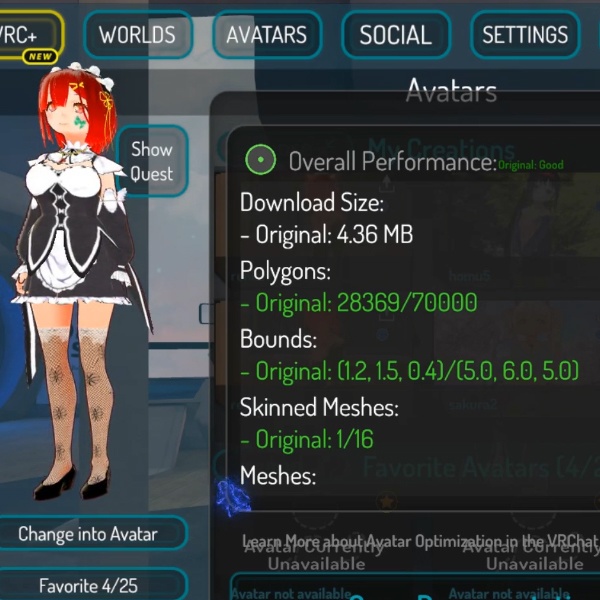The image size is (600, 600).
Task: Open the Avatars tab
Action: pos(266,36)
